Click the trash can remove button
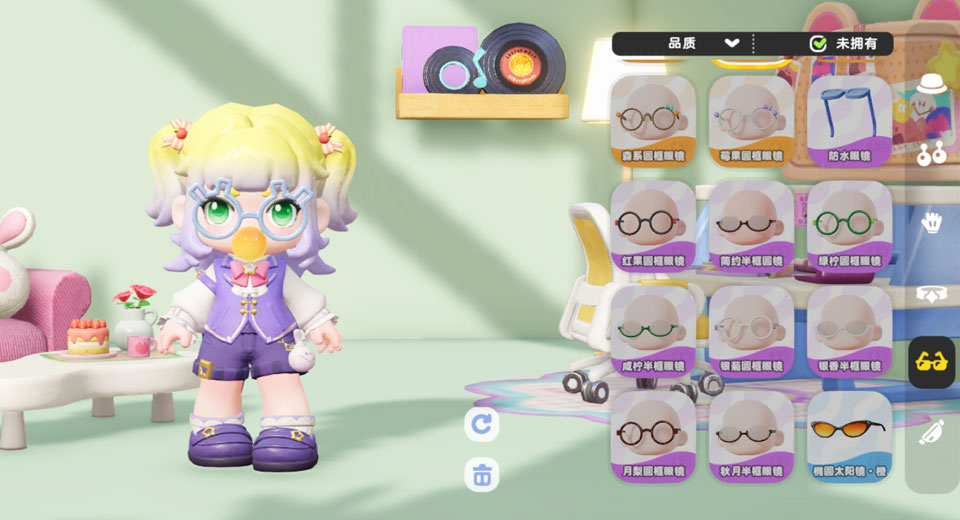960x520 pixels. (x=482, y=474)
